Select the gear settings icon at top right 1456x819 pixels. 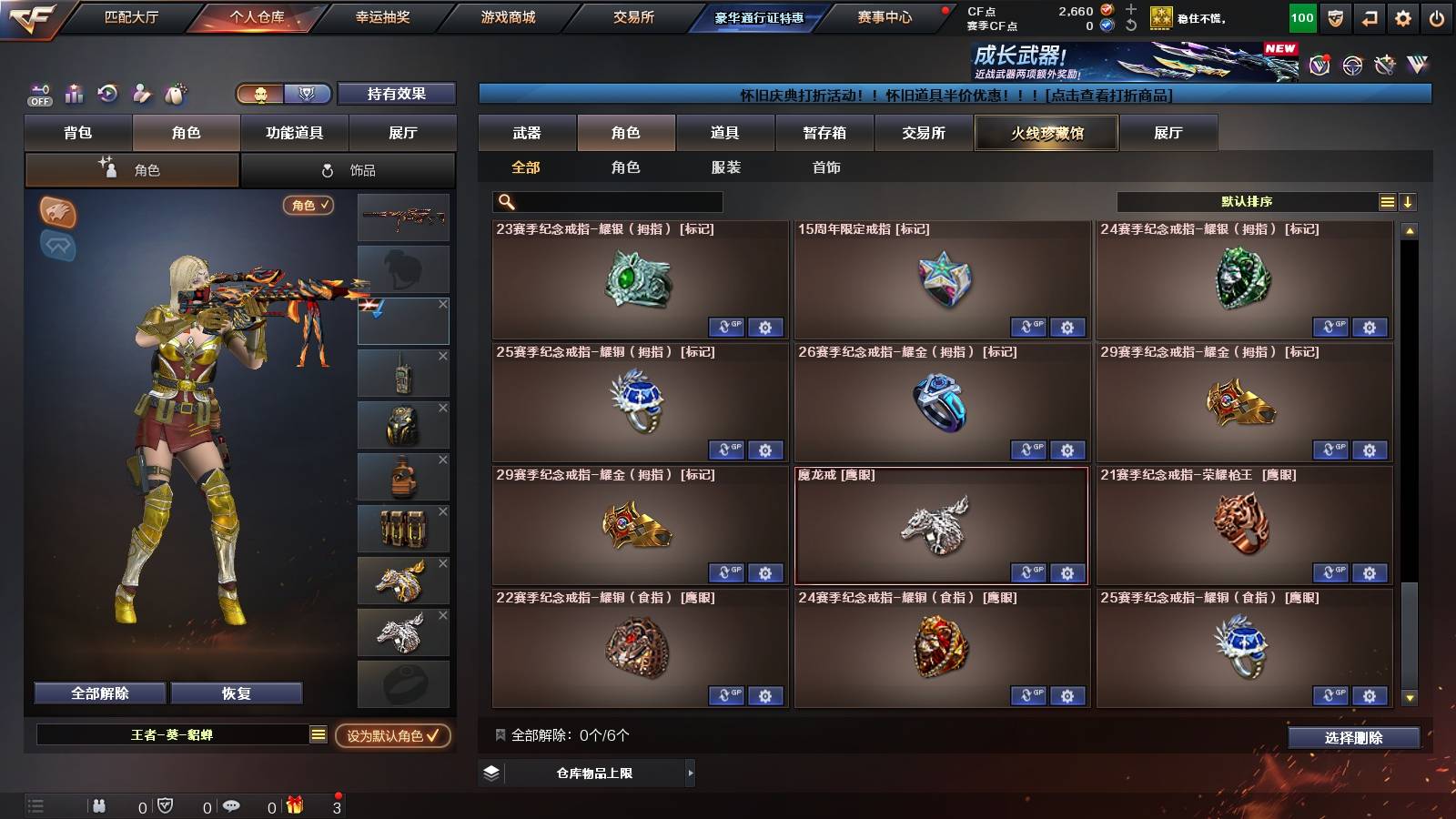[x=1402, y=17]
